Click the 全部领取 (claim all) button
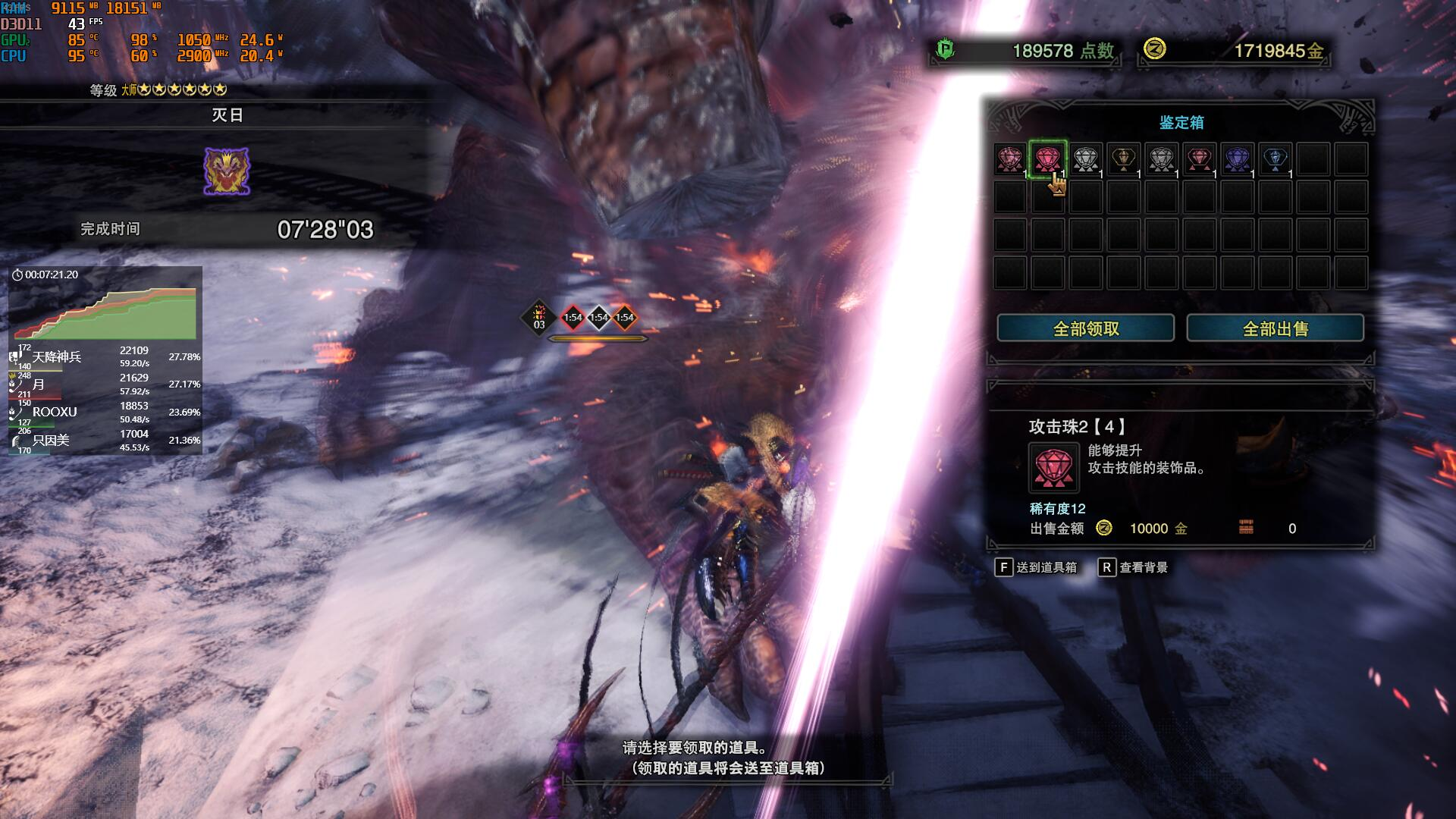This screenshot has width=1456, height=819. pos(1085,328)
